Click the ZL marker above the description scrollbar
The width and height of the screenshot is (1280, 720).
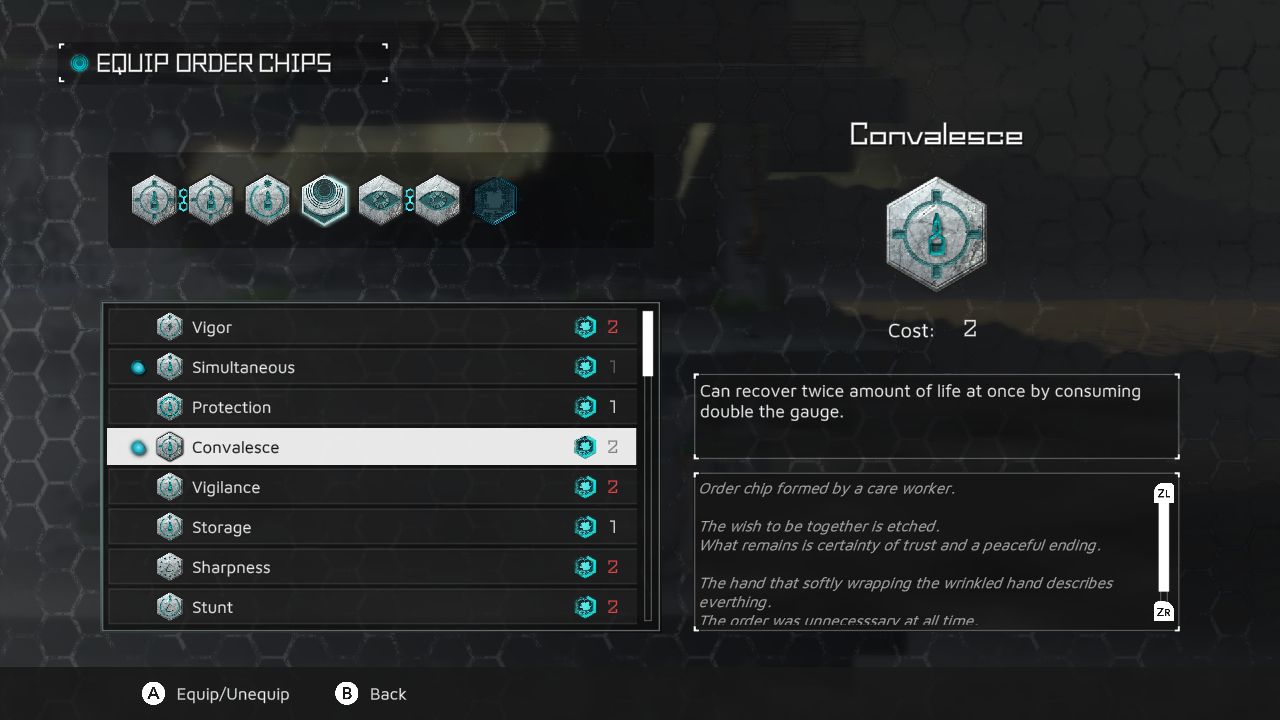1163,492
